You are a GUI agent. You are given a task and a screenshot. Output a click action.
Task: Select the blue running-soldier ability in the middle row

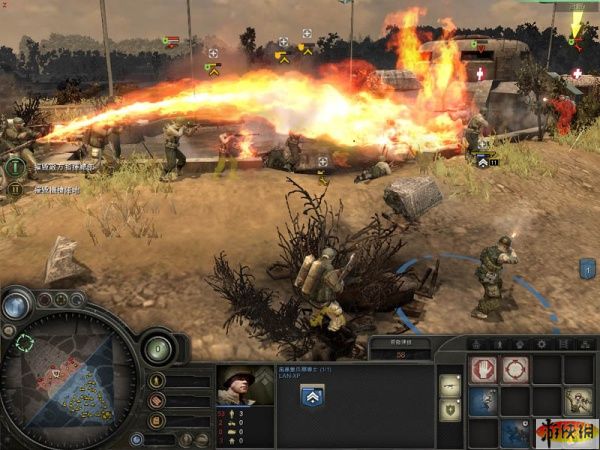pos(483,401)
